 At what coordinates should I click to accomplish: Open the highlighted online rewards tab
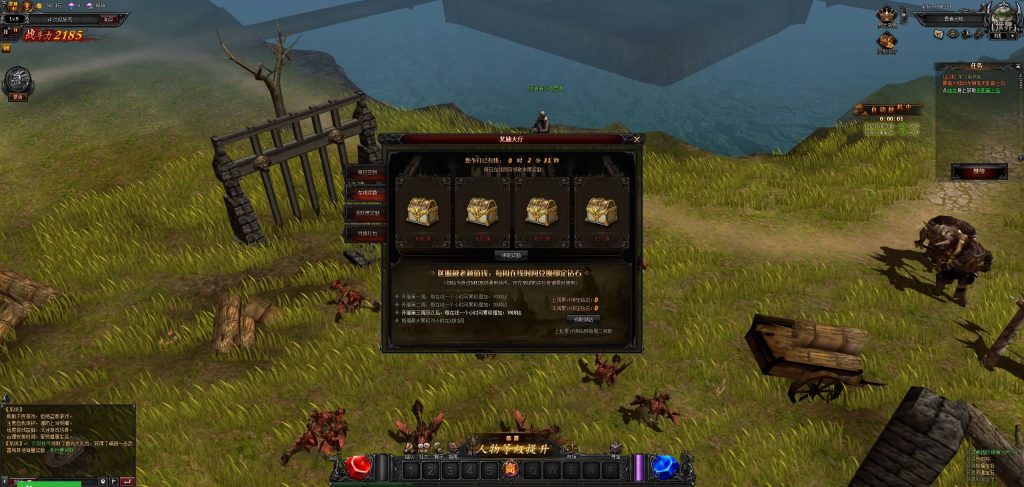pos(365,193)
